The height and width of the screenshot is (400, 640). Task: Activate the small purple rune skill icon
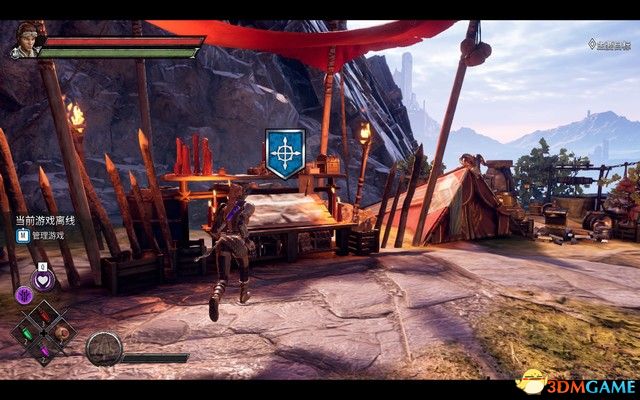[x=23, y=295]
